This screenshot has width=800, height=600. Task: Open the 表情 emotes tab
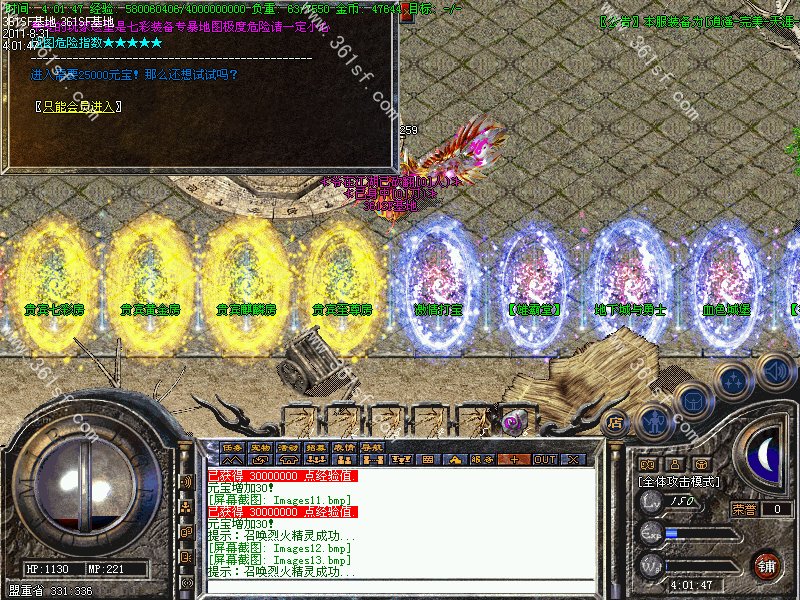[345, 447]
